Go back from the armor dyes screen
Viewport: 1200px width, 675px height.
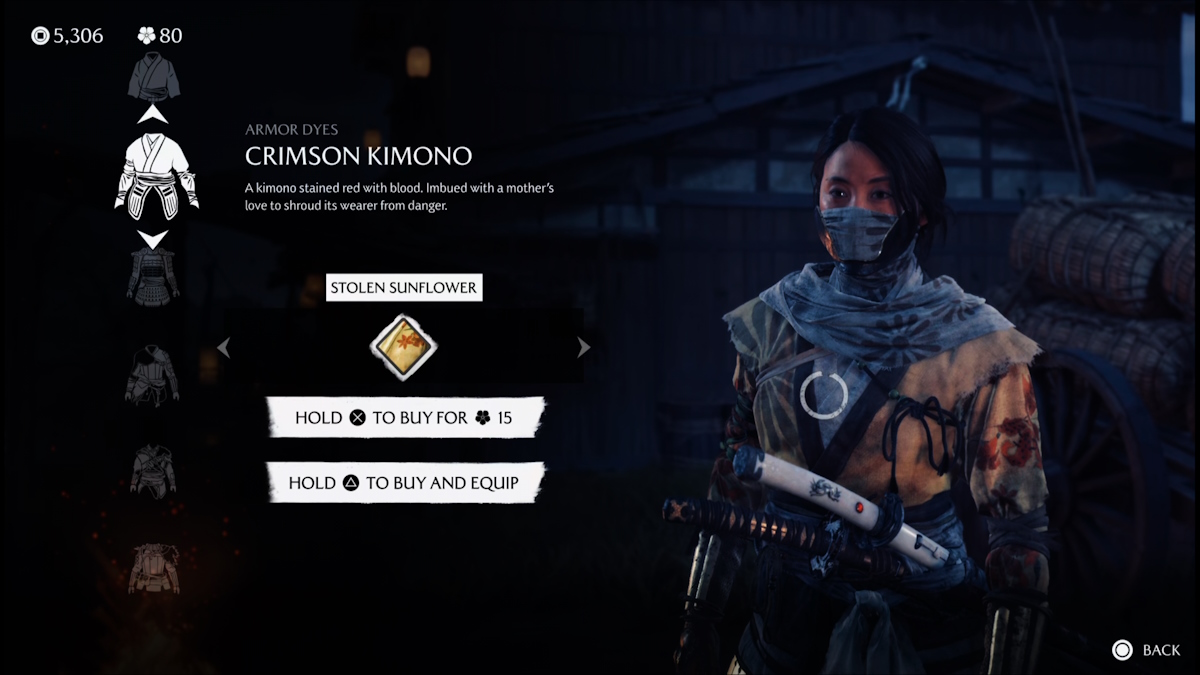tap(1147, 650)
